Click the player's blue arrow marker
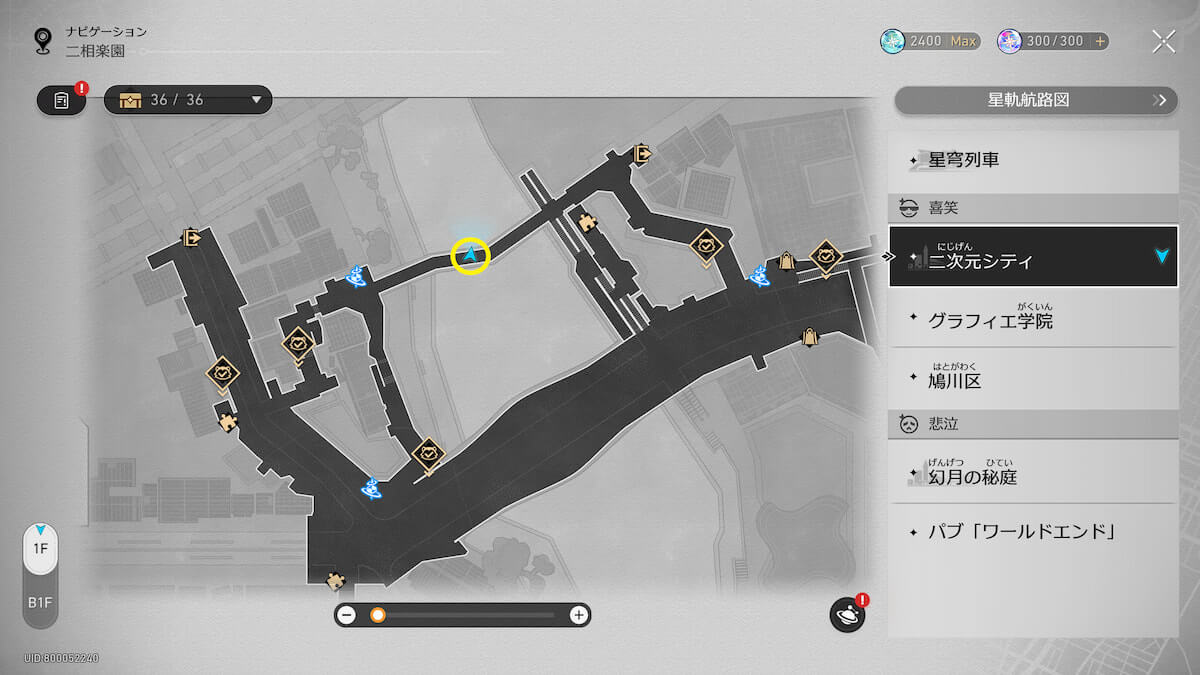This screenshot has height=675, width=1200. pyautogui.click(x=470, y=256)
